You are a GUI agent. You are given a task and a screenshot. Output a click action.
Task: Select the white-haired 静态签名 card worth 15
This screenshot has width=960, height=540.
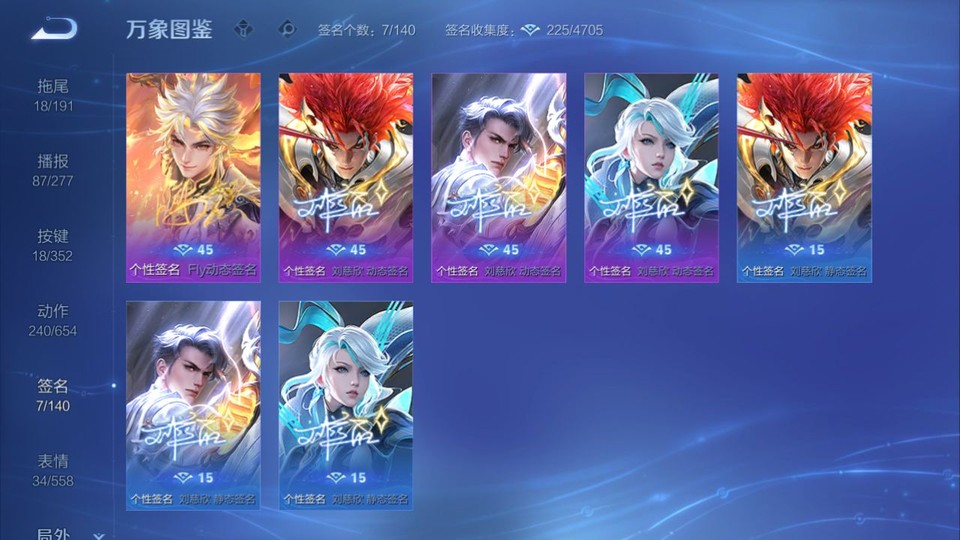click(346, 405)
